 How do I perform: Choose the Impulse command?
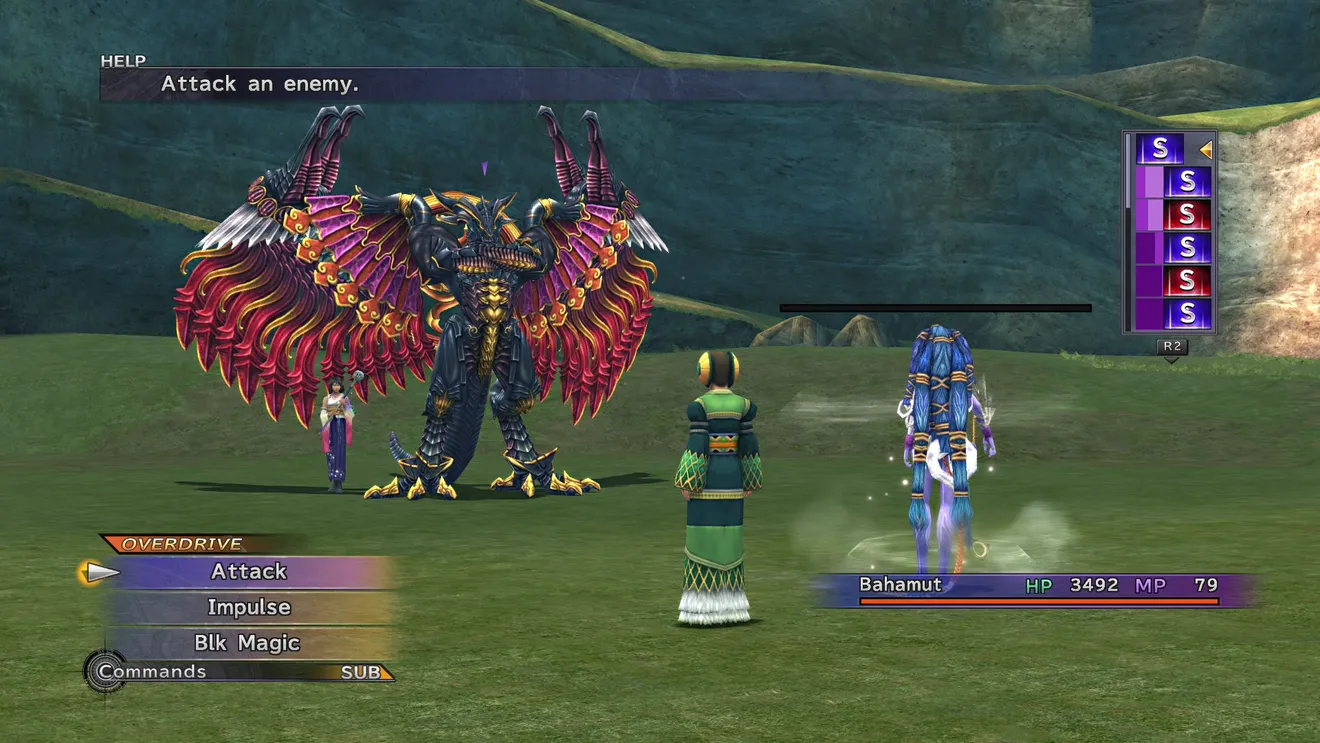(249, 607)
